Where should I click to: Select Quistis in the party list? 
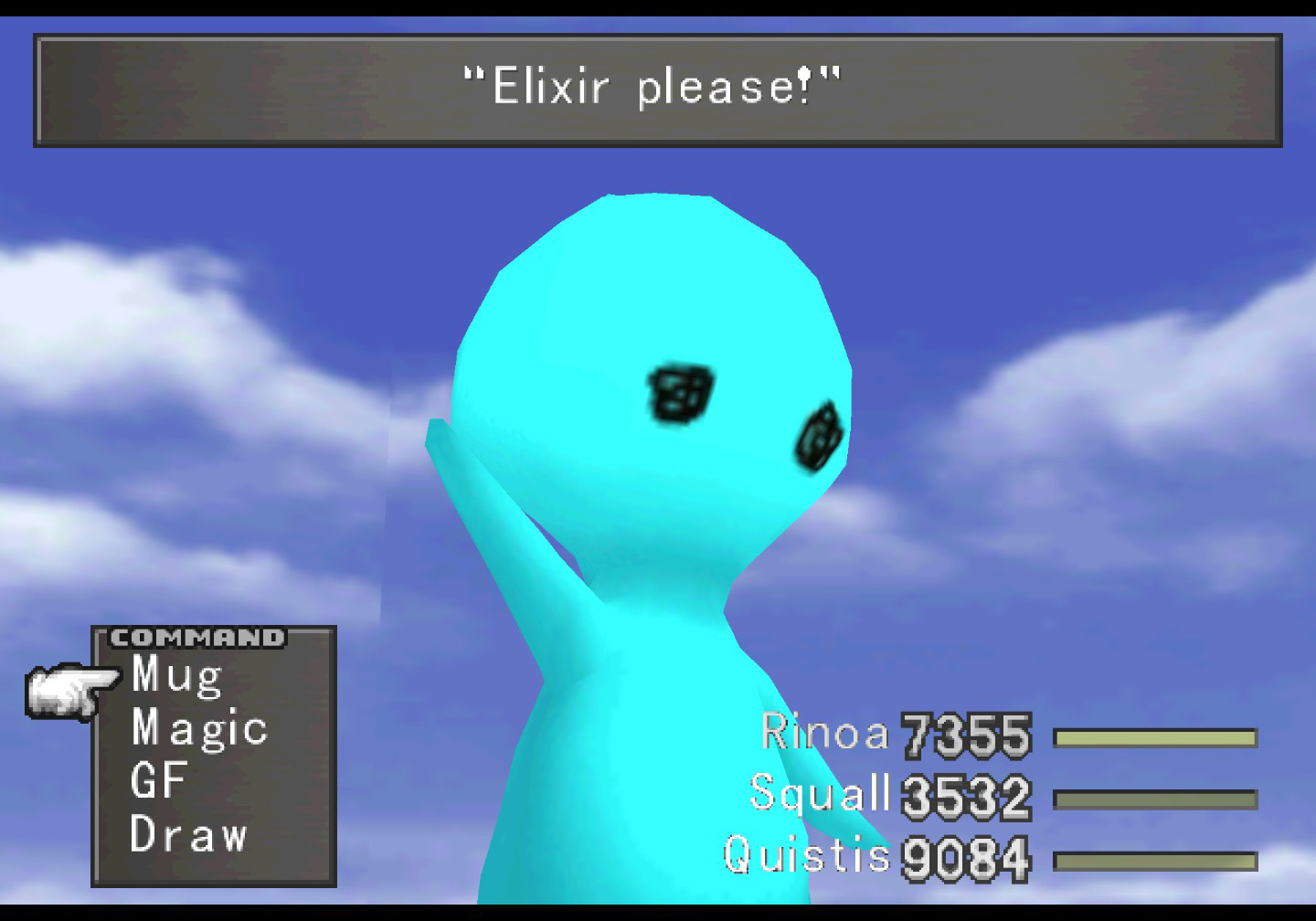(x=806, y=855)
